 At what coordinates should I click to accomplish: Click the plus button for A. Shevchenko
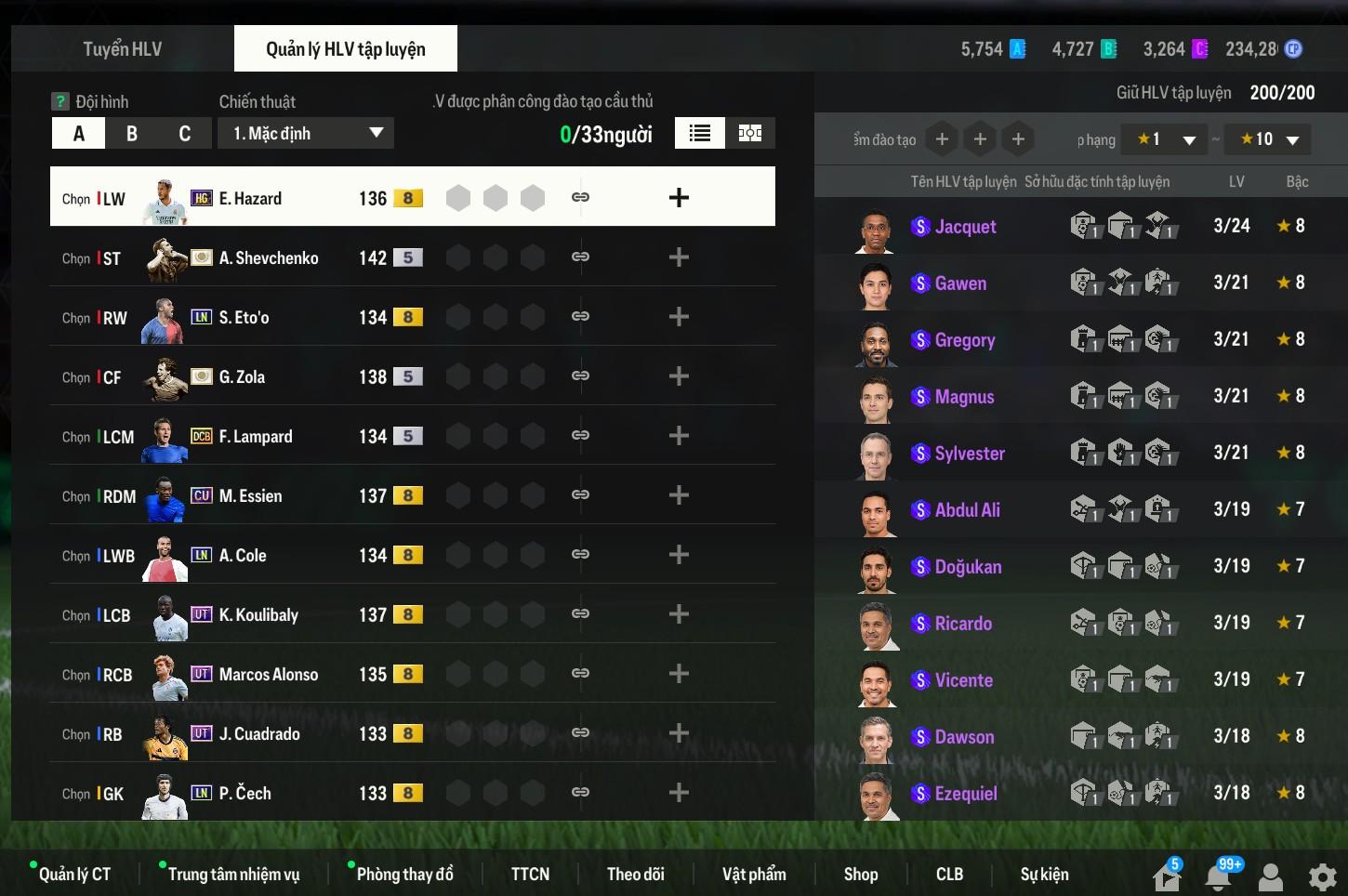coord(679,257)
